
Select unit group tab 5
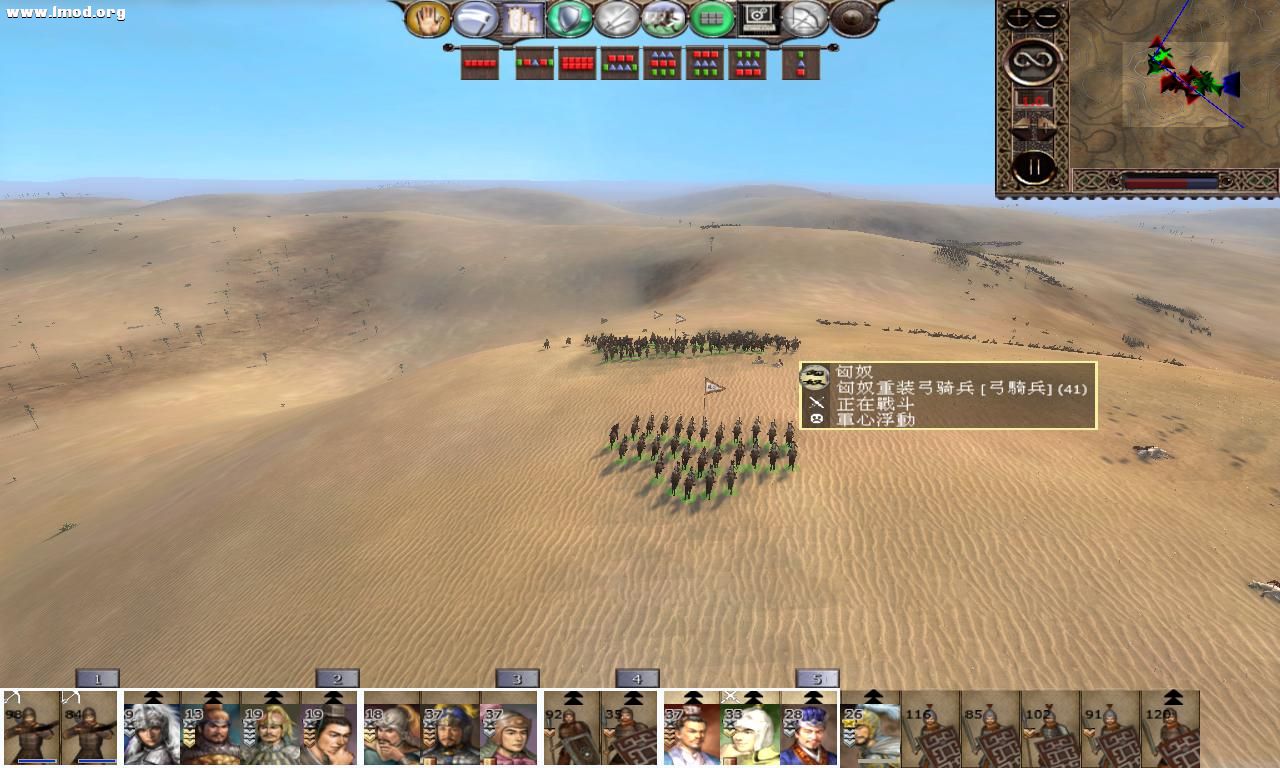tap(818, 677)
